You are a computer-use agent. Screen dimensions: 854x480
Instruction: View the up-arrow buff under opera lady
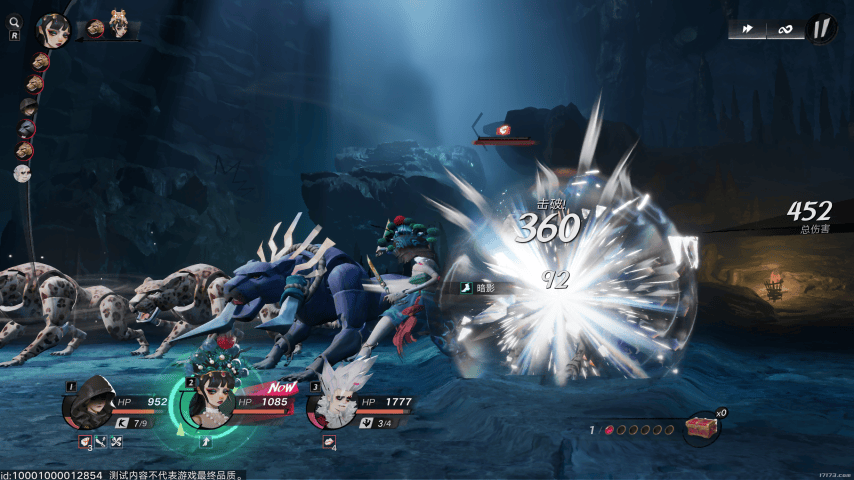(206, 439)
